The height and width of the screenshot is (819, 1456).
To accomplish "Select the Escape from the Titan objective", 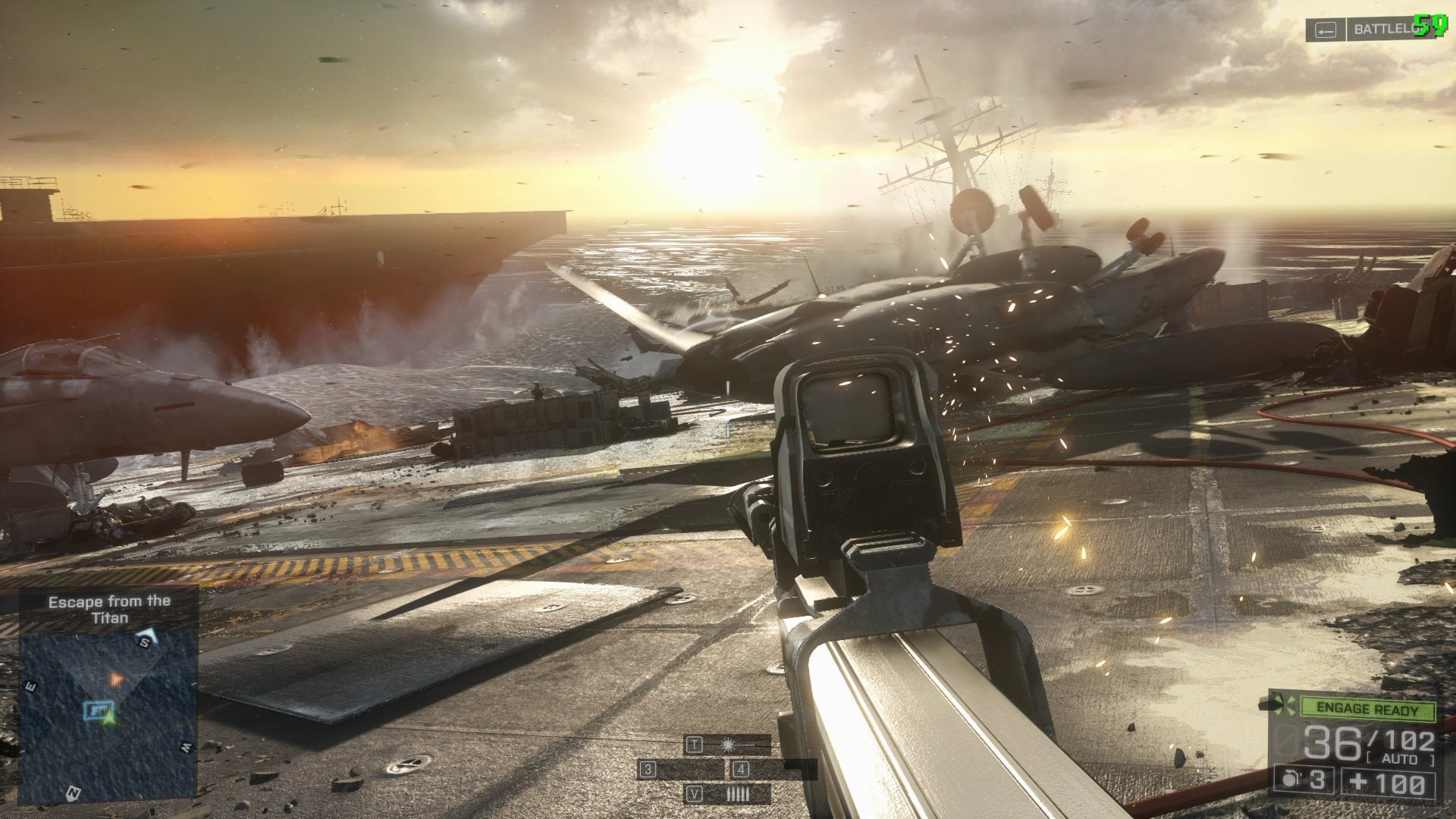I will (x=109, y=610).
